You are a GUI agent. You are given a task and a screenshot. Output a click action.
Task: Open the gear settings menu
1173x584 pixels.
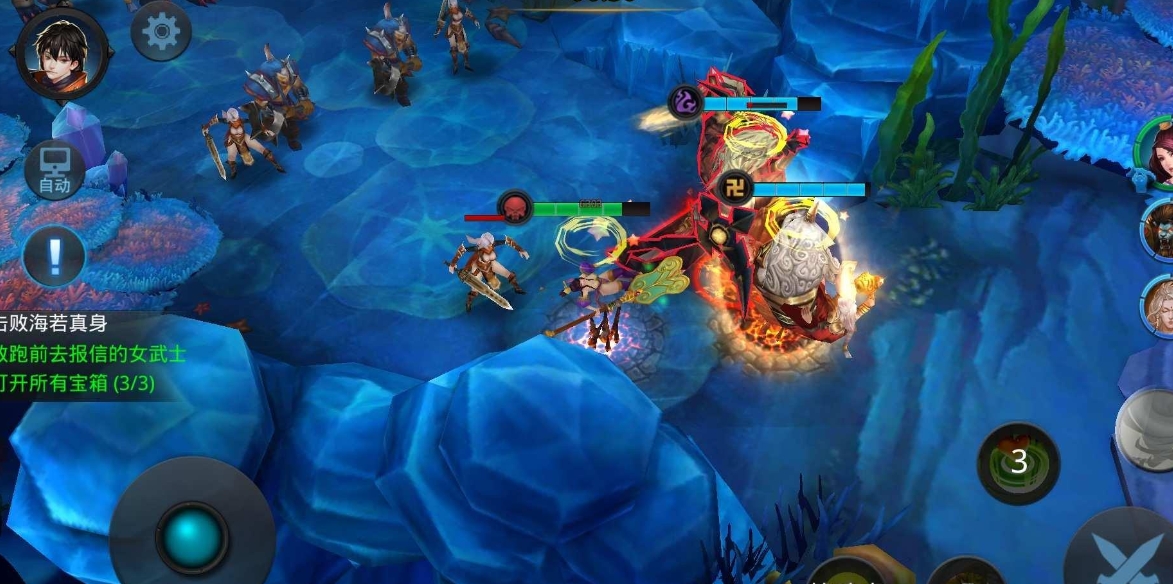coord(161,32)
